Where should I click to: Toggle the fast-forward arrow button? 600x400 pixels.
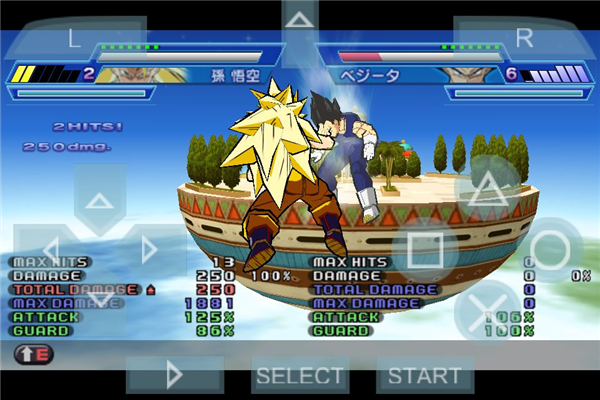[175, 376]
